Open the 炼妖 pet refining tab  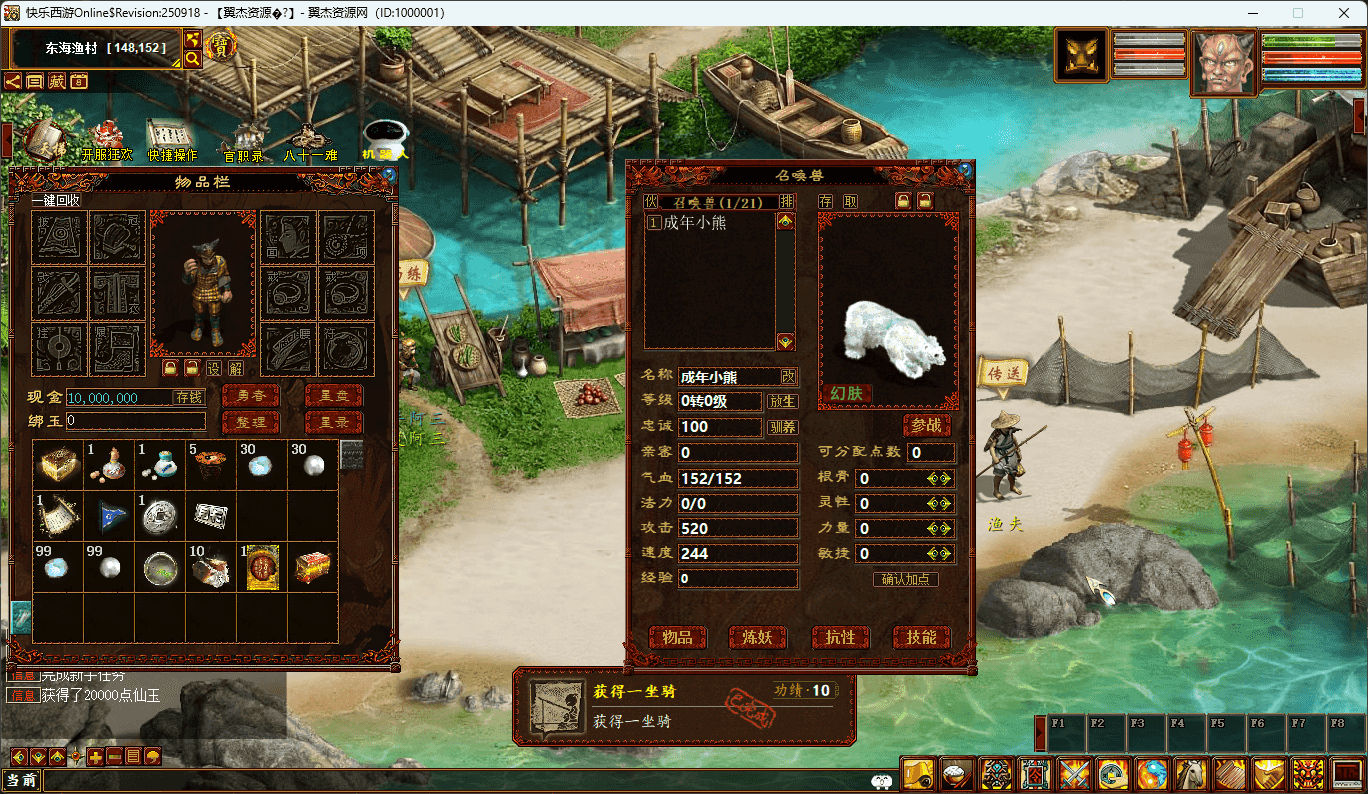point(758,637)
